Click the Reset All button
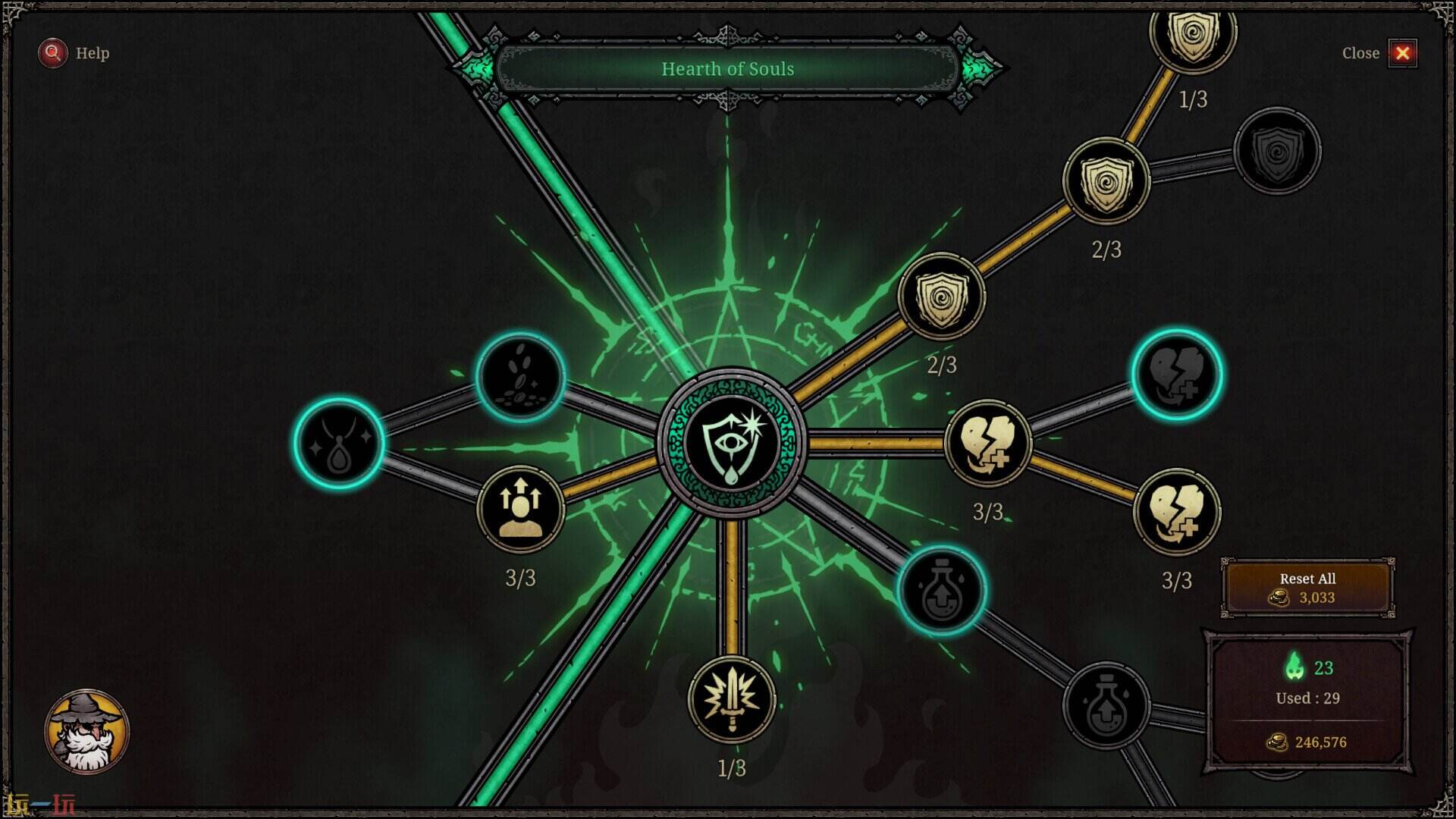The height and width of the screenshot is (819, 1456). point(1307,588)
